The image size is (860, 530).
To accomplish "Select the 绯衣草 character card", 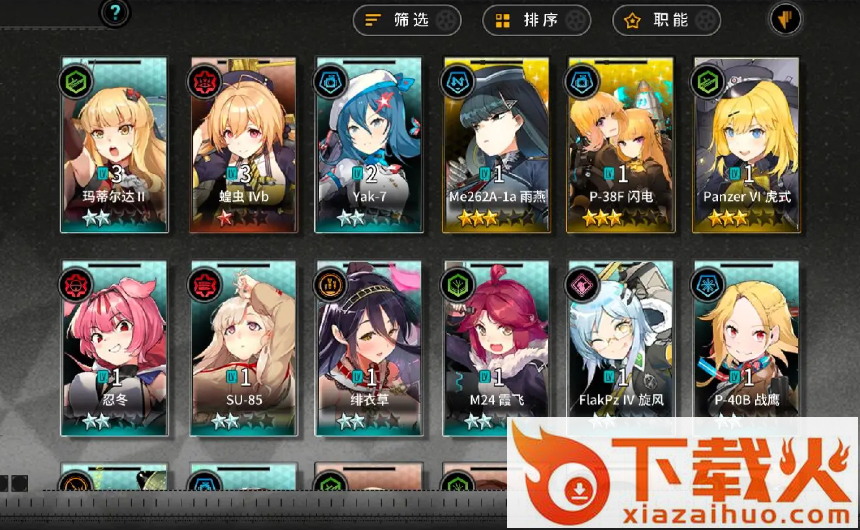I will click(368, 350).
